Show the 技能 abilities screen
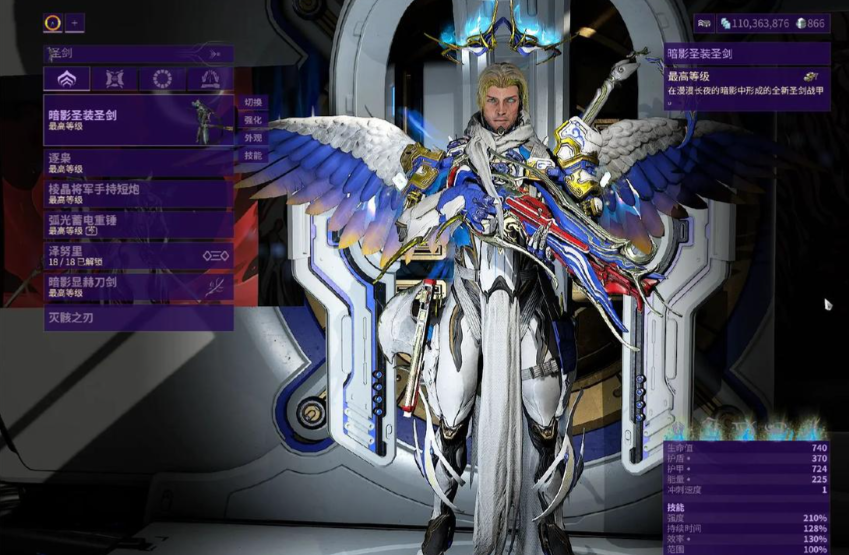 click(x=252, y=156)
